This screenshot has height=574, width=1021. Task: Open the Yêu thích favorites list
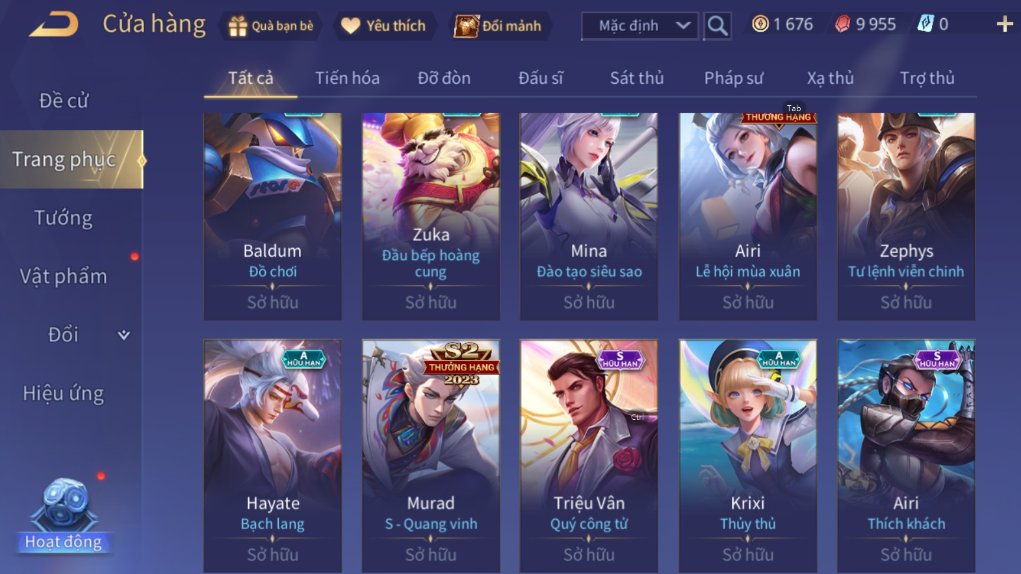click(384, 26)
